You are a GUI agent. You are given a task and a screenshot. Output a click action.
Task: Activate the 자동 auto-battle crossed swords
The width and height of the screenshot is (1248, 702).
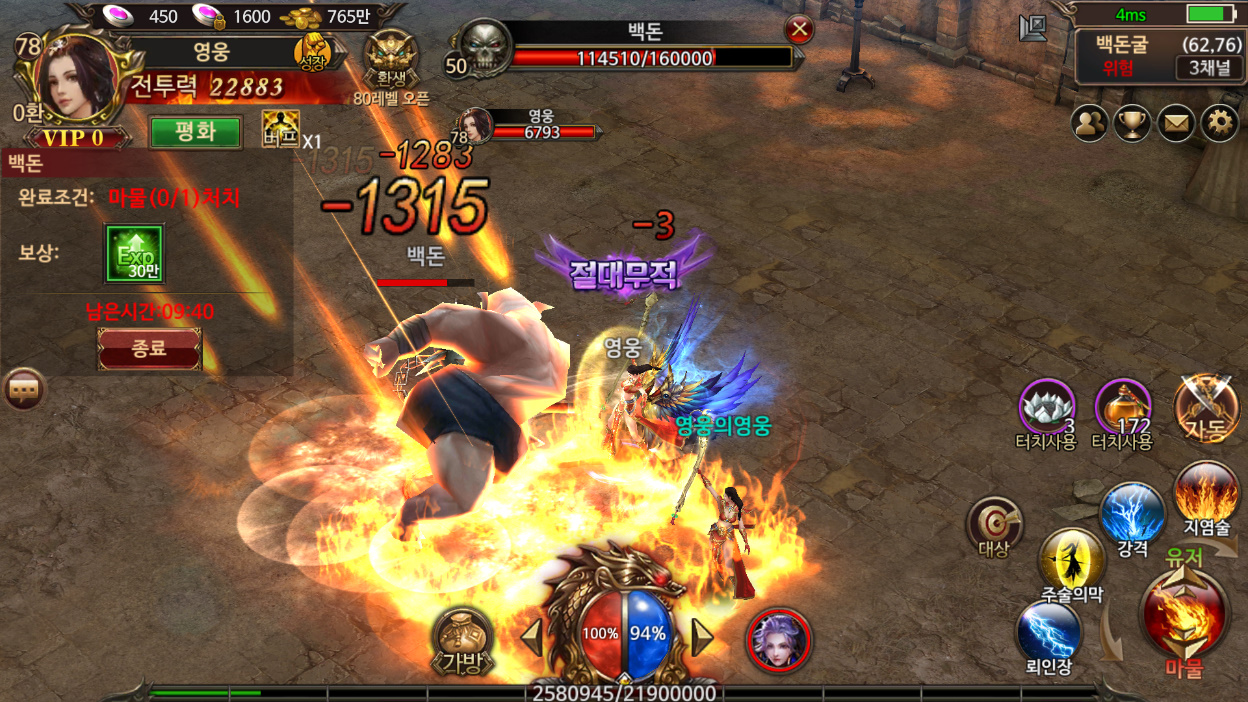point(1205,408)
